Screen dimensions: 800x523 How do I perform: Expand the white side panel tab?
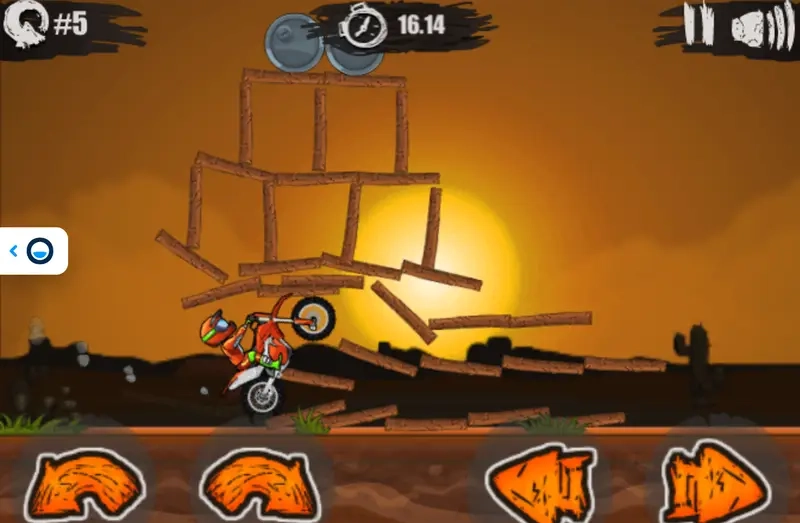(33, 251)
